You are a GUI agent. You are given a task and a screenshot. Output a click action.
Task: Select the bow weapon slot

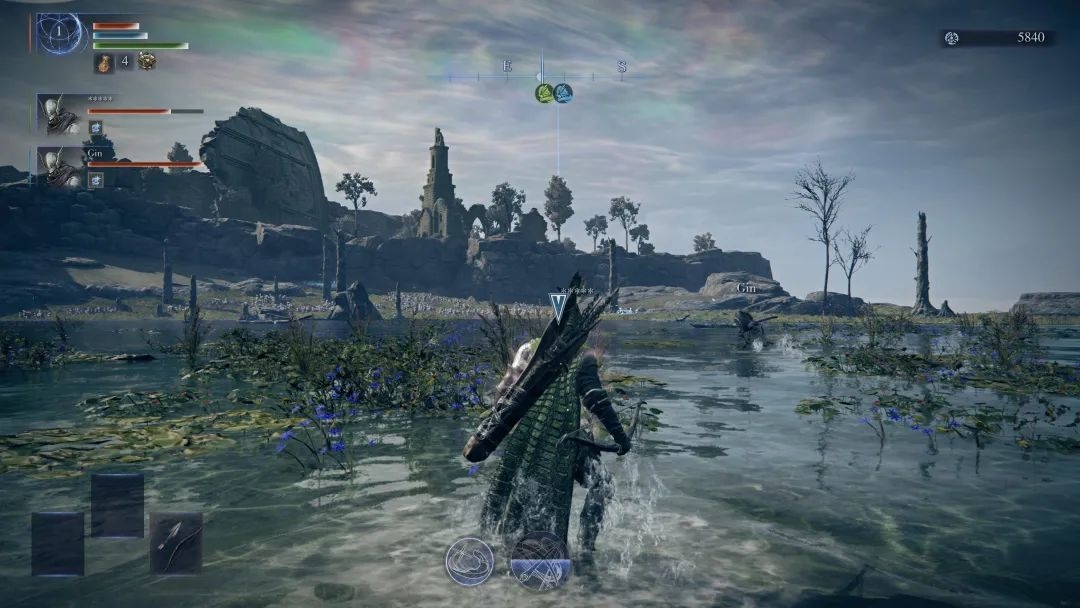tap(176, 542)
